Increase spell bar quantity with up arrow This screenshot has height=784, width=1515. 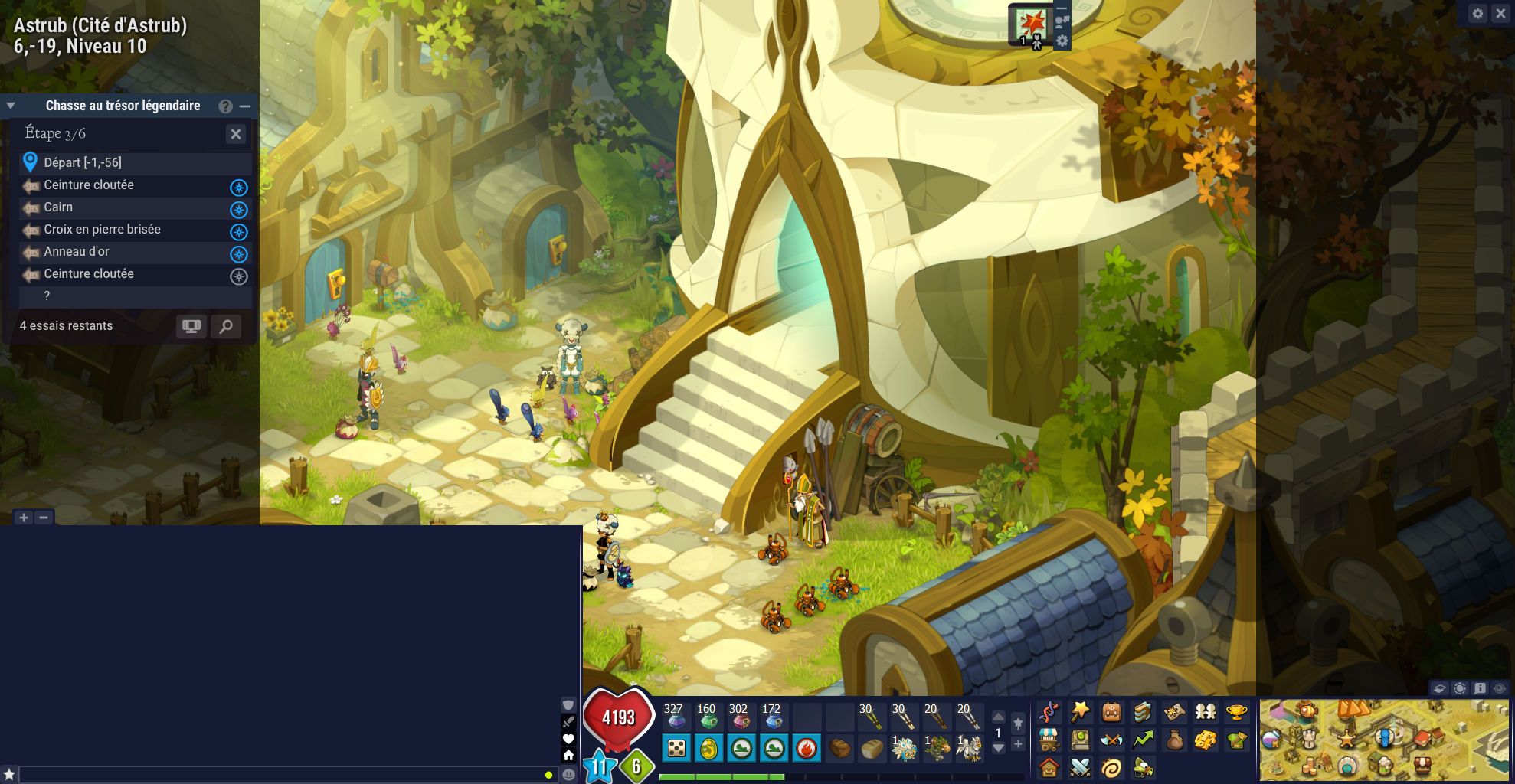[998, 717]
